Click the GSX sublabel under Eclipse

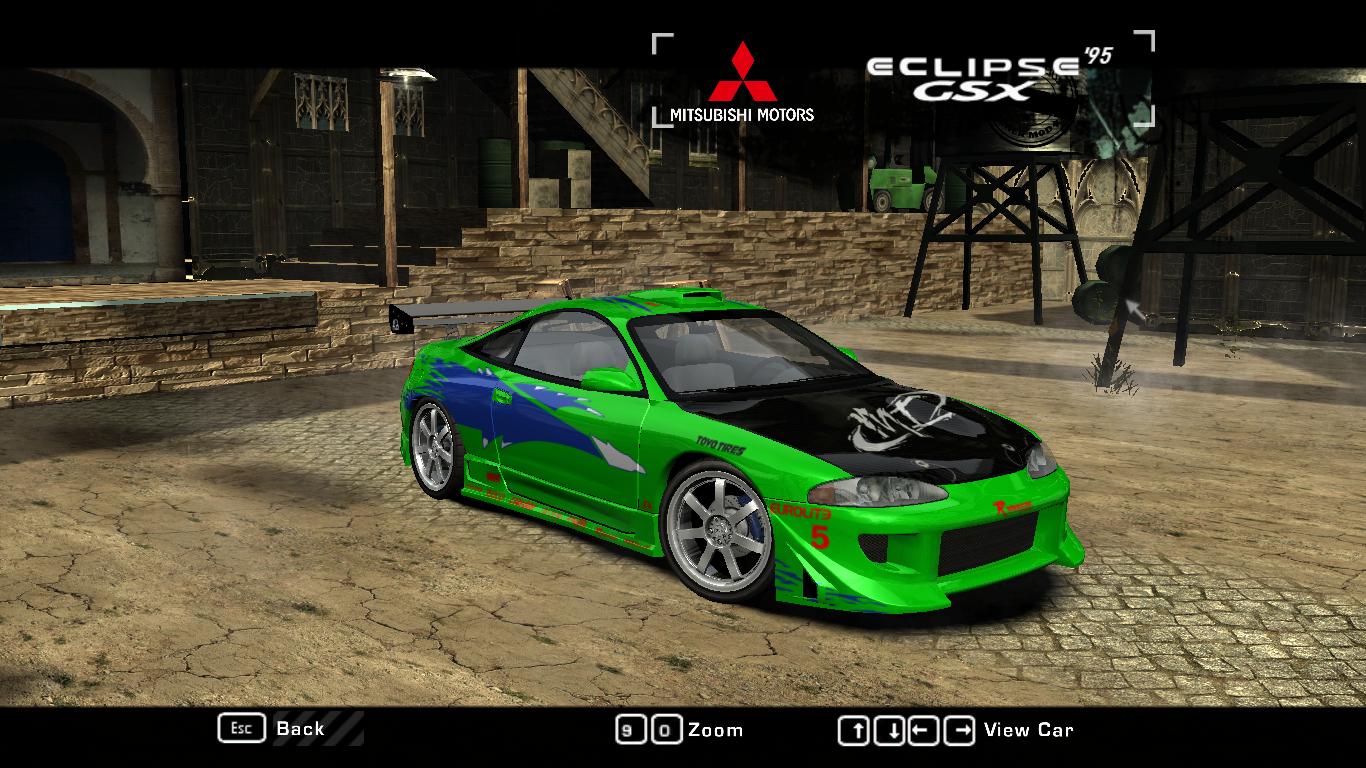point(974,89)
